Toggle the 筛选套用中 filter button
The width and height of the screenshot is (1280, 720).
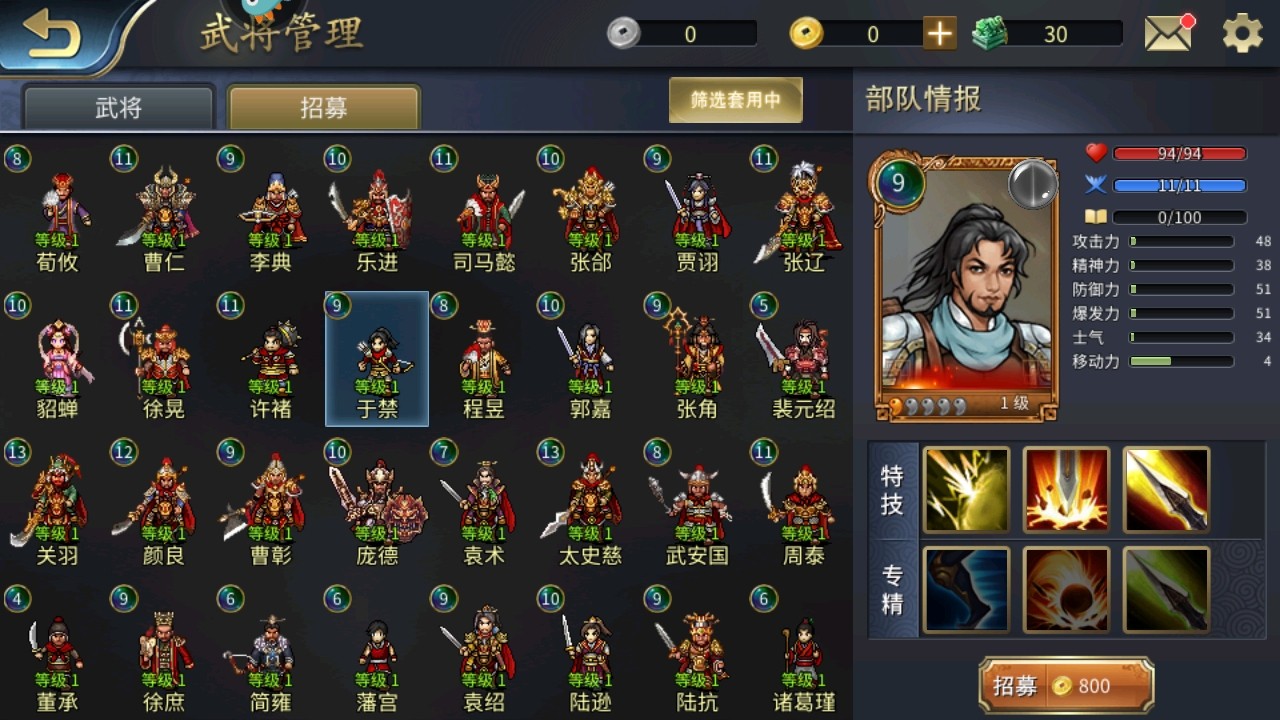[x=735, y=100]
